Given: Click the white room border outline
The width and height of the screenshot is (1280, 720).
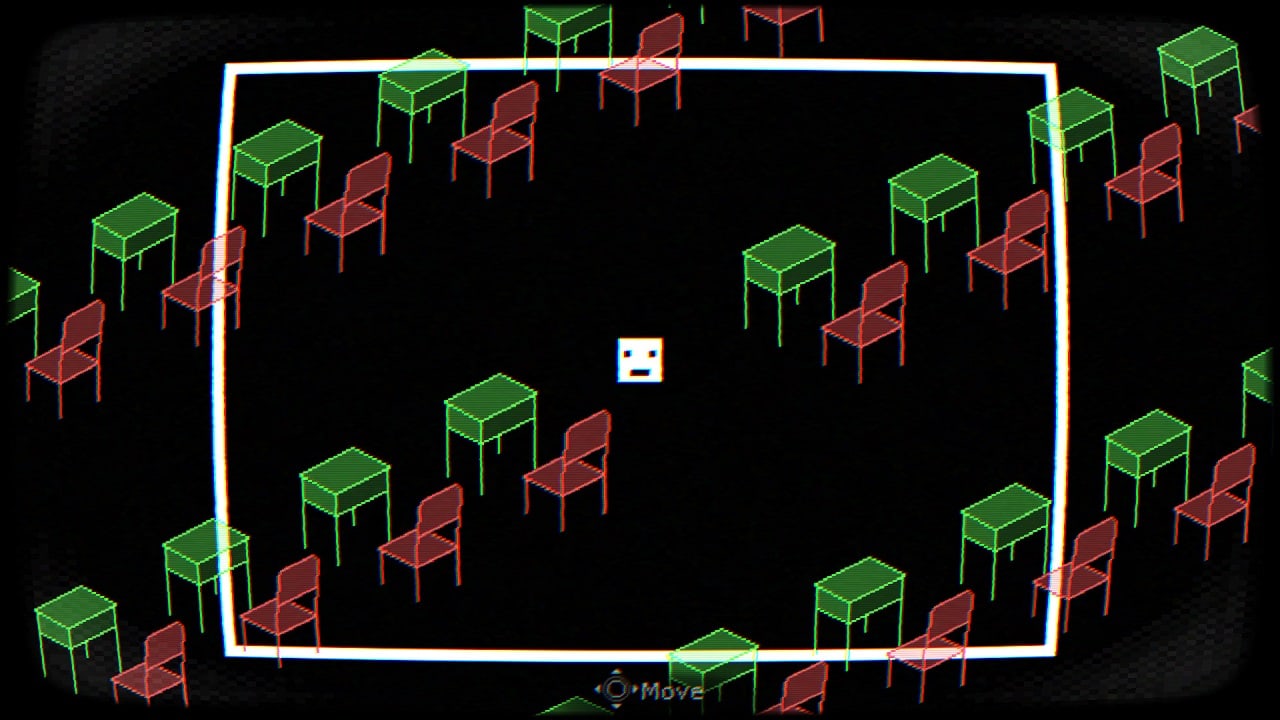Looking at the screenshot, I should (x=640, y=65).
